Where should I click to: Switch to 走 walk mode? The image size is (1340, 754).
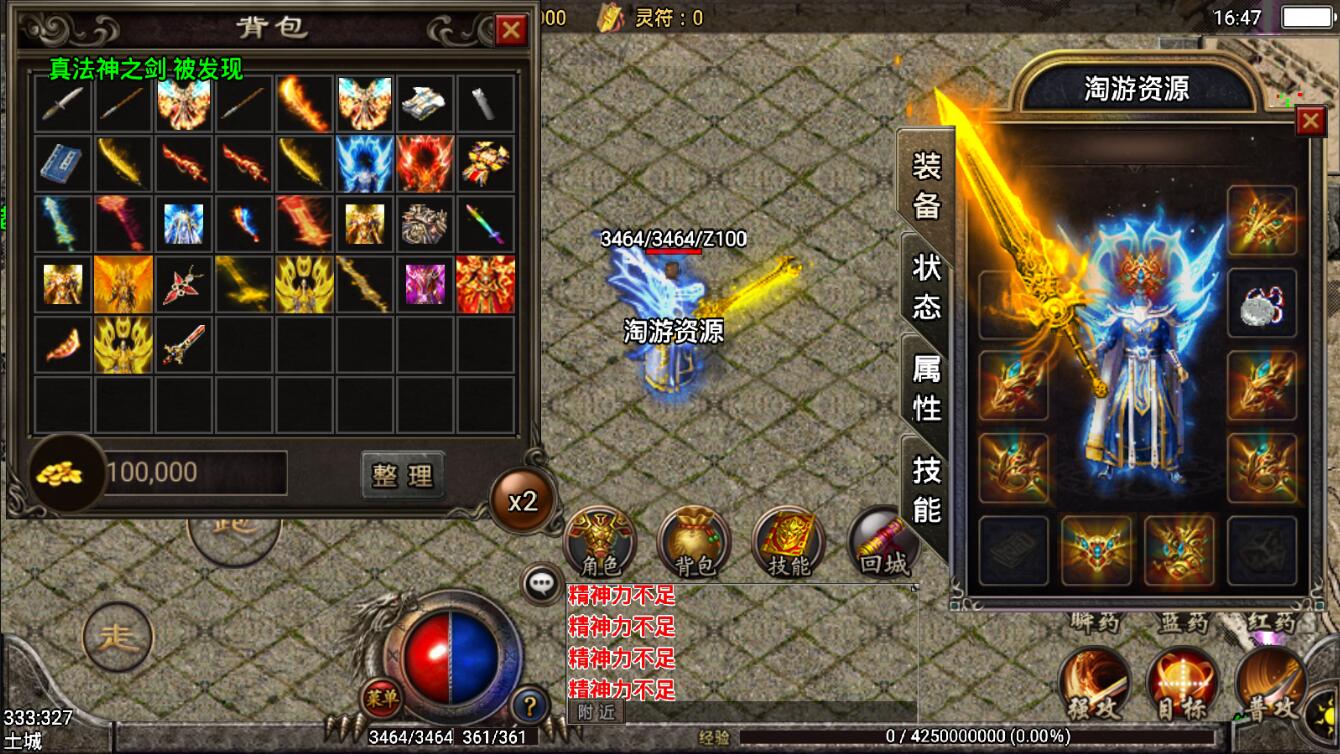118,636
